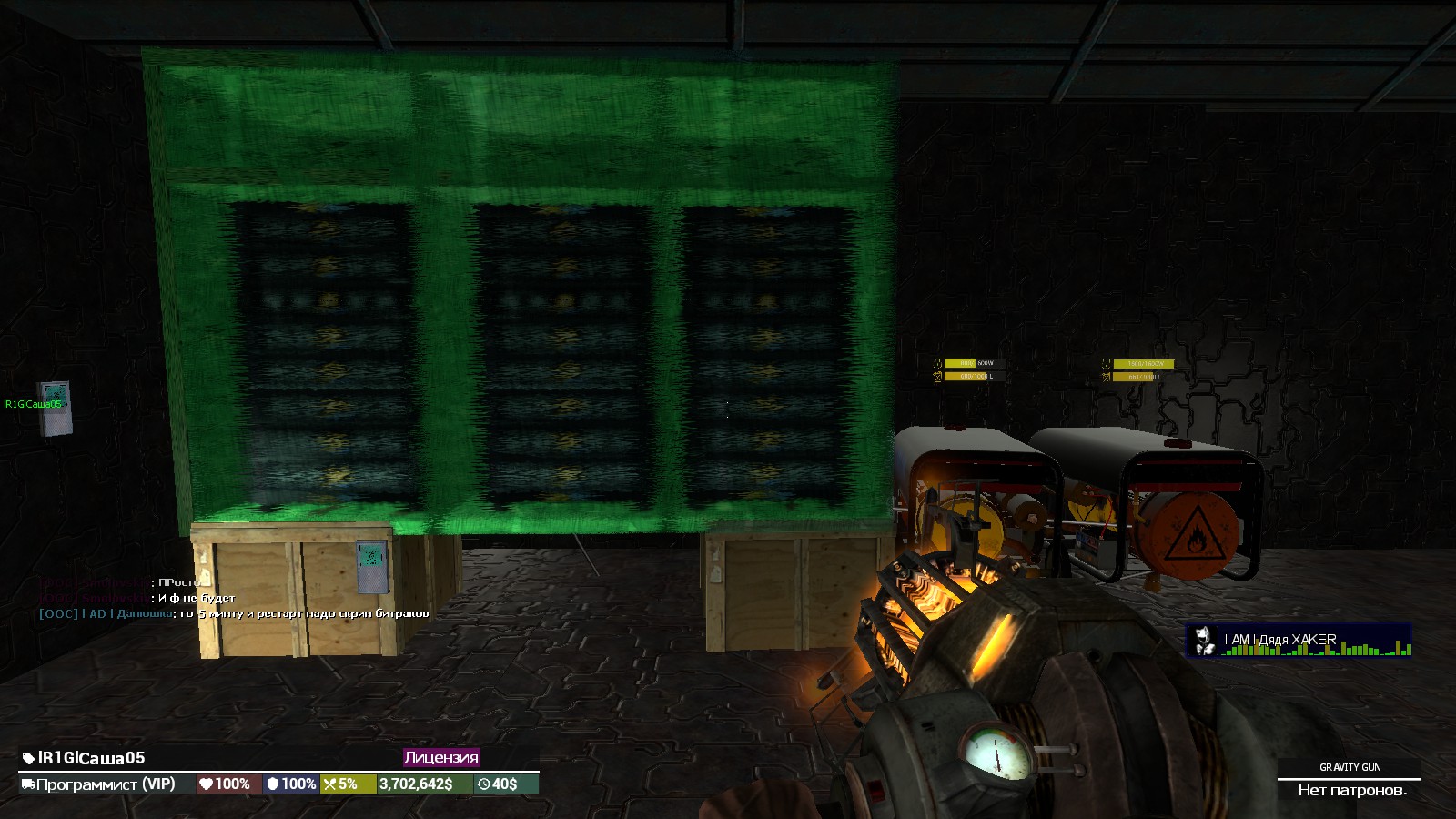
Task: Click the Лицензия license badge
Action: click(x=441, y=757)
